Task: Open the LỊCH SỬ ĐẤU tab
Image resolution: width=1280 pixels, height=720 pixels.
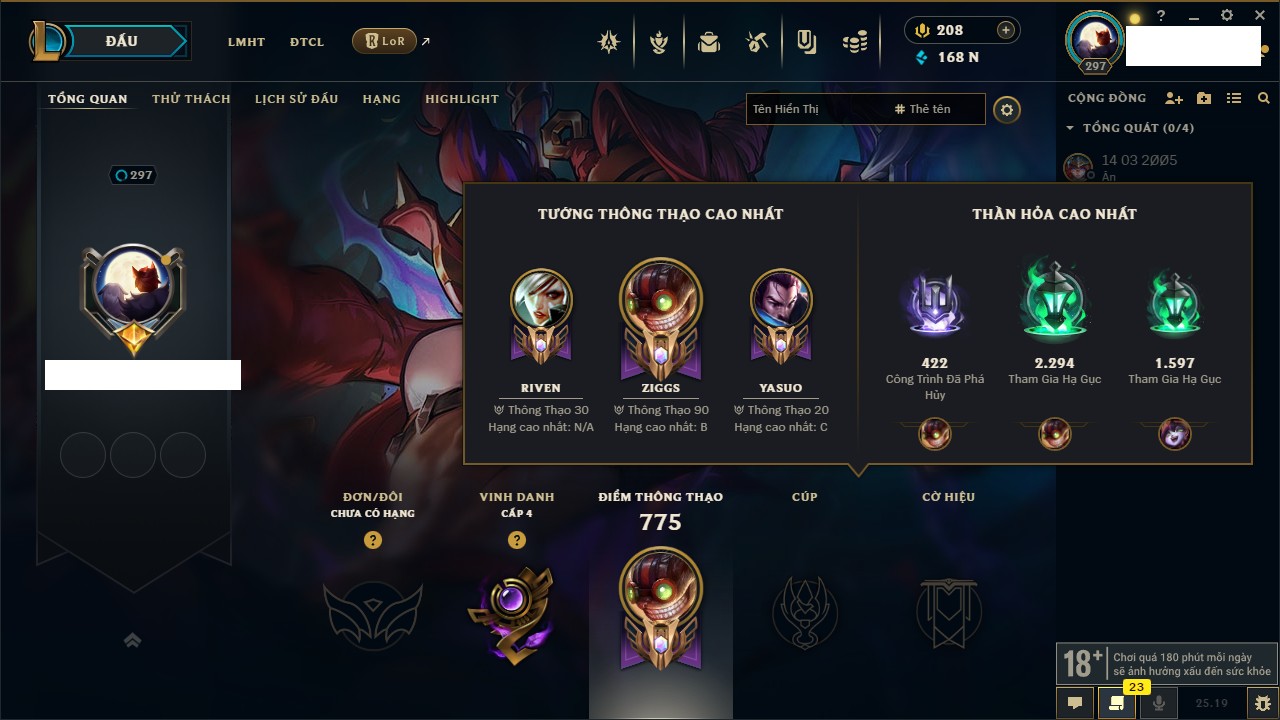Action: coord(296,99)
